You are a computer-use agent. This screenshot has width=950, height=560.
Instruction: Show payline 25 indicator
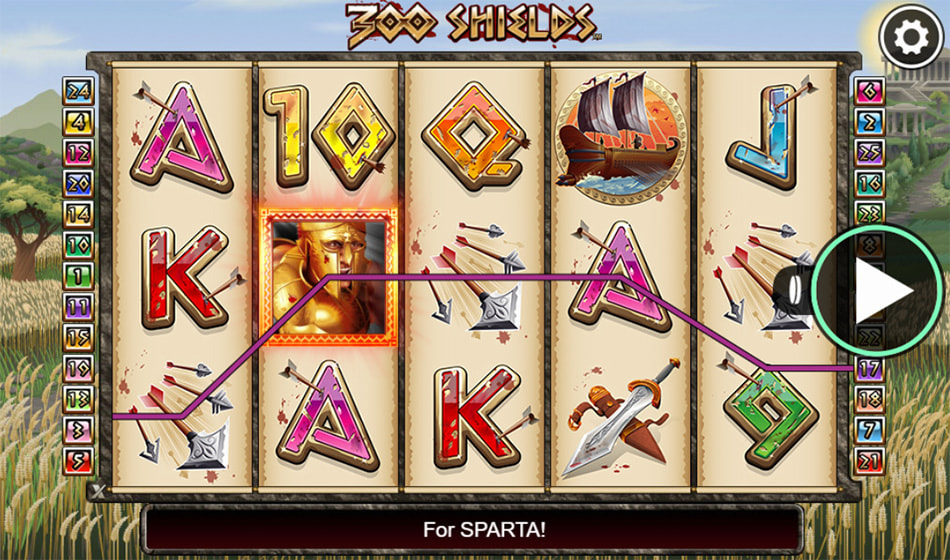click(870, 153)
